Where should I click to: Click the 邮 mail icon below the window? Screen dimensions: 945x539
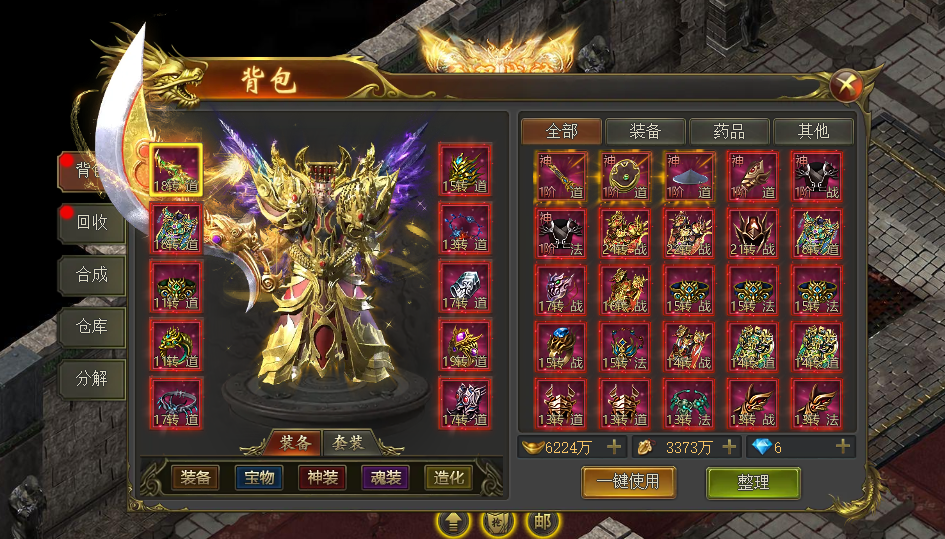543,522
